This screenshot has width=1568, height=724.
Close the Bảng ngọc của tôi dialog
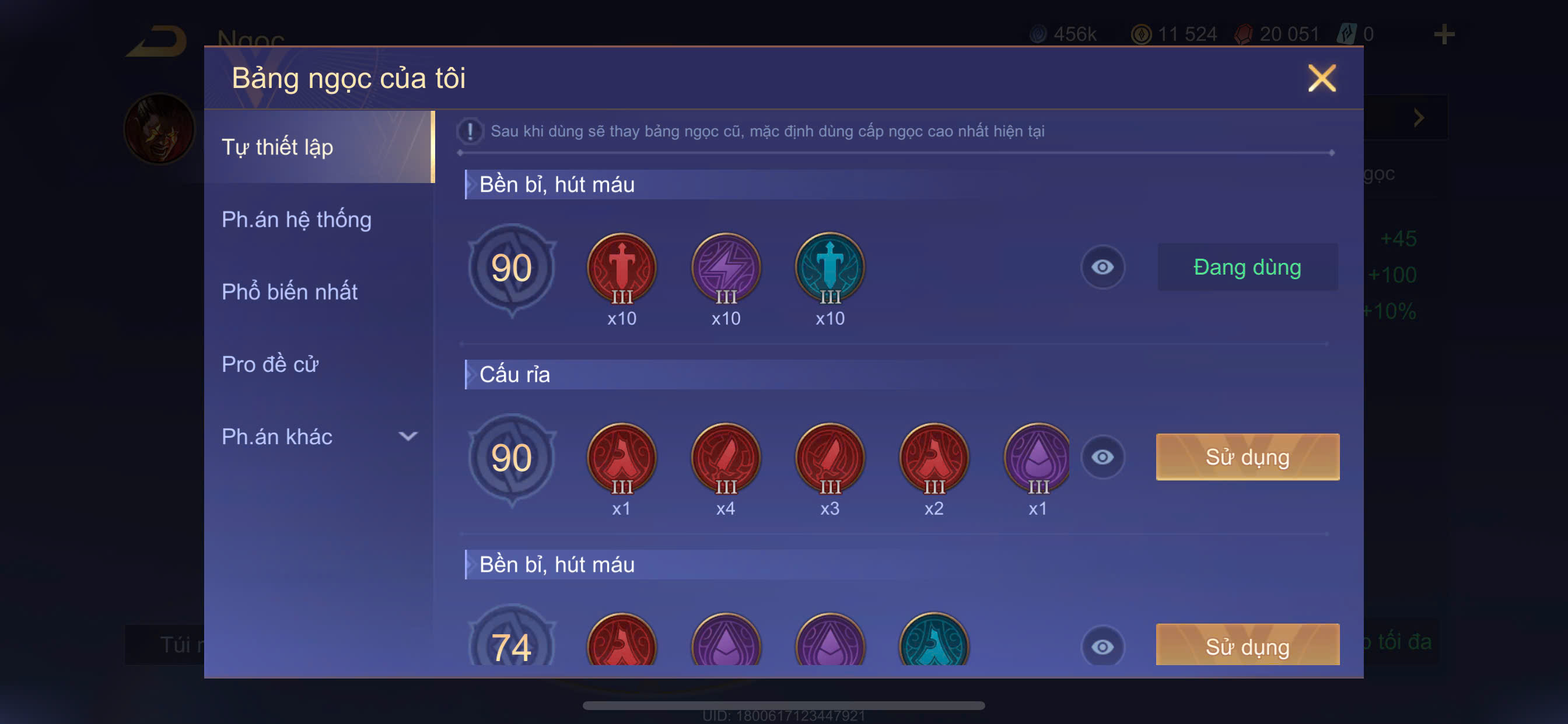[x=1321, y=78]
